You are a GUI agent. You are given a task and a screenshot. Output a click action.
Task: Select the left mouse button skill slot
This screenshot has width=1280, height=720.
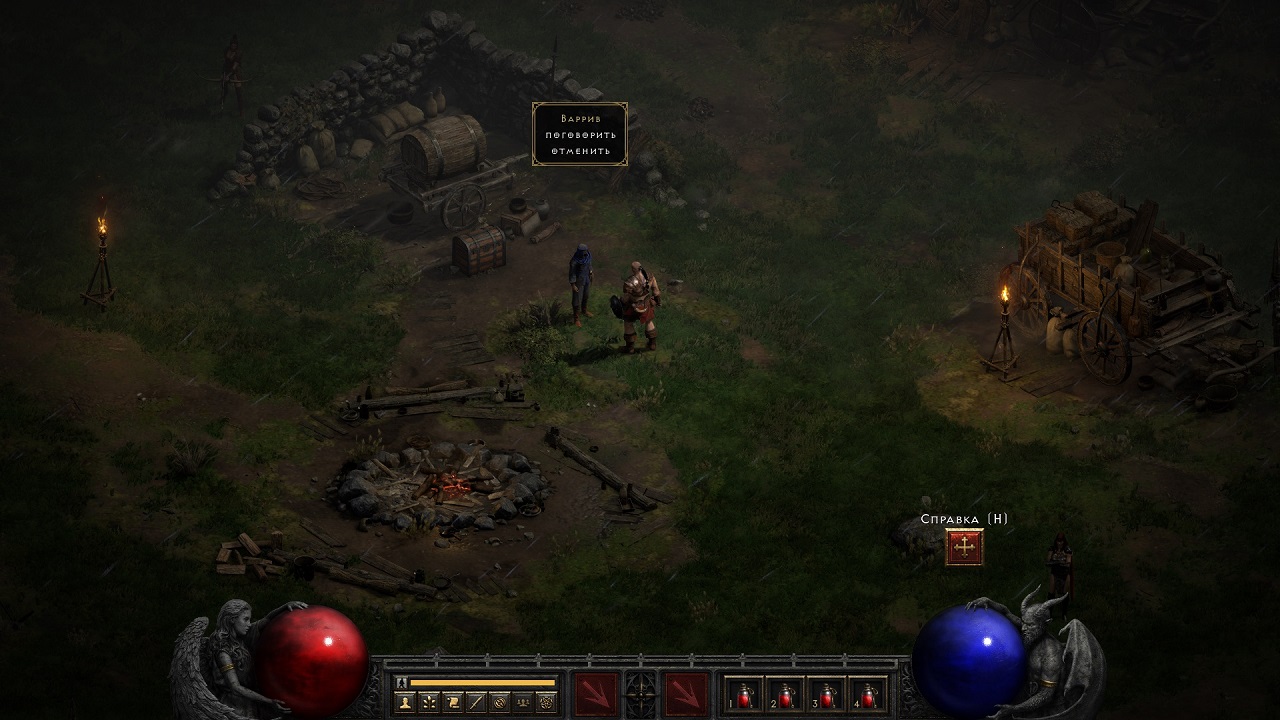[594, 694]
